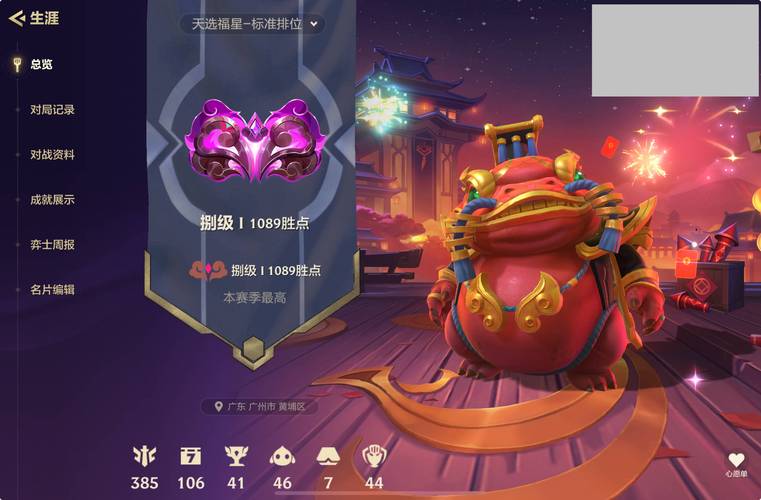Expand the 天选福星-标准排位 mode dropdown

(x=254, y=23)
